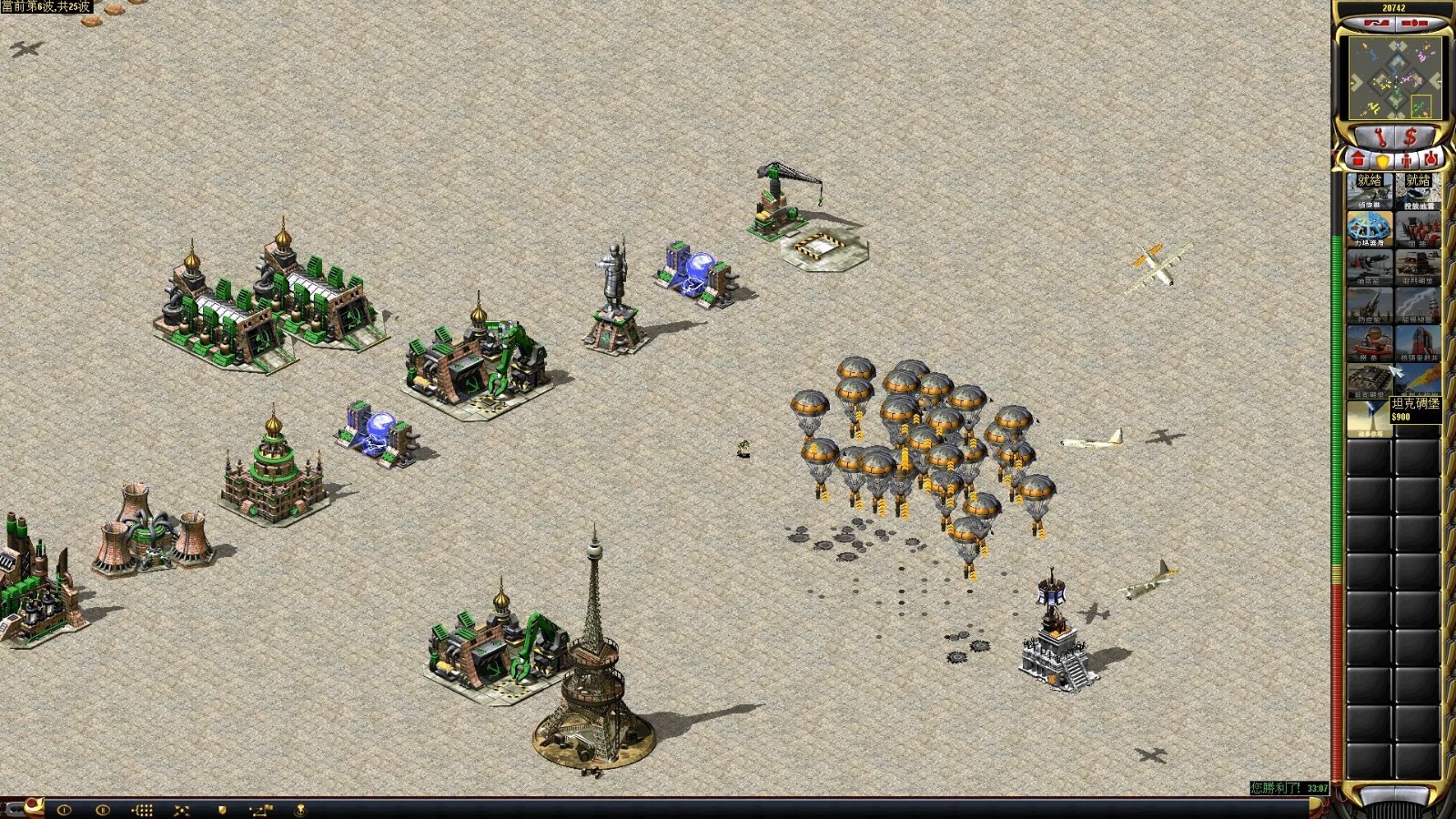Open the radar minimap

[x=1393, y=77]
